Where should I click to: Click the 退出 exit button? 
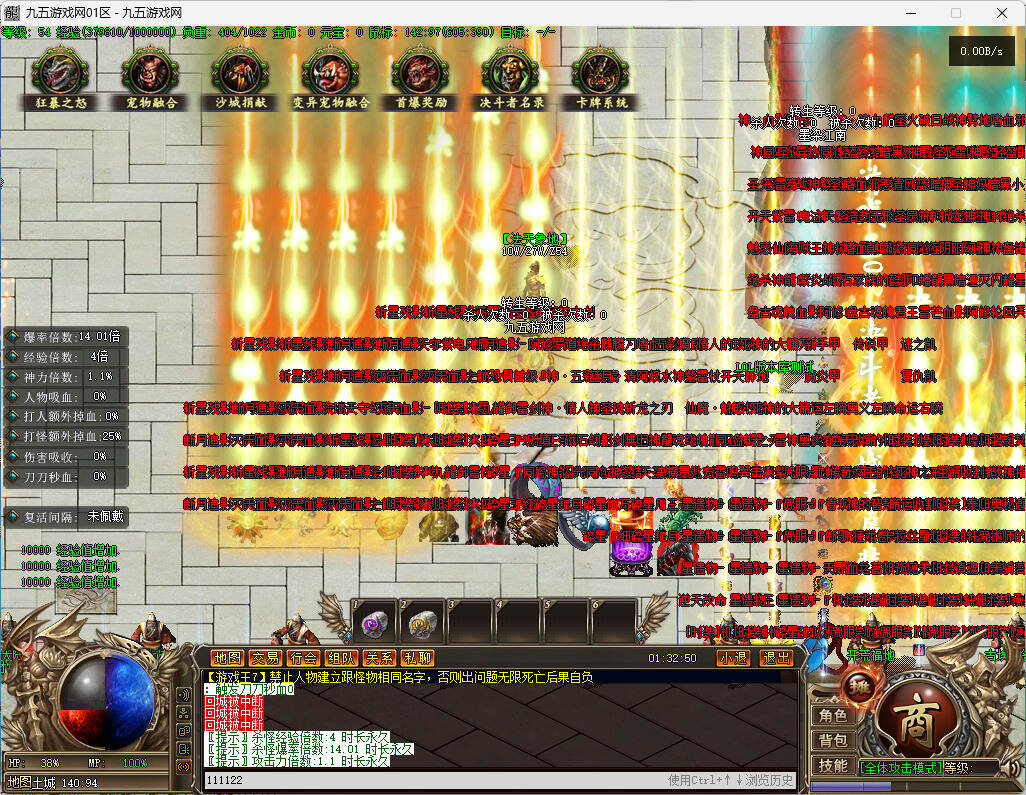point(776,658)
